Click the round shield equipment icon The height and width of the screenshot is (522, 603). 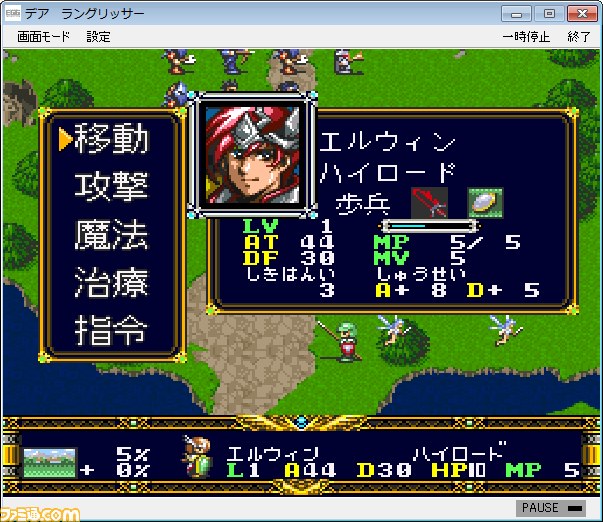(x=485, y=203)
